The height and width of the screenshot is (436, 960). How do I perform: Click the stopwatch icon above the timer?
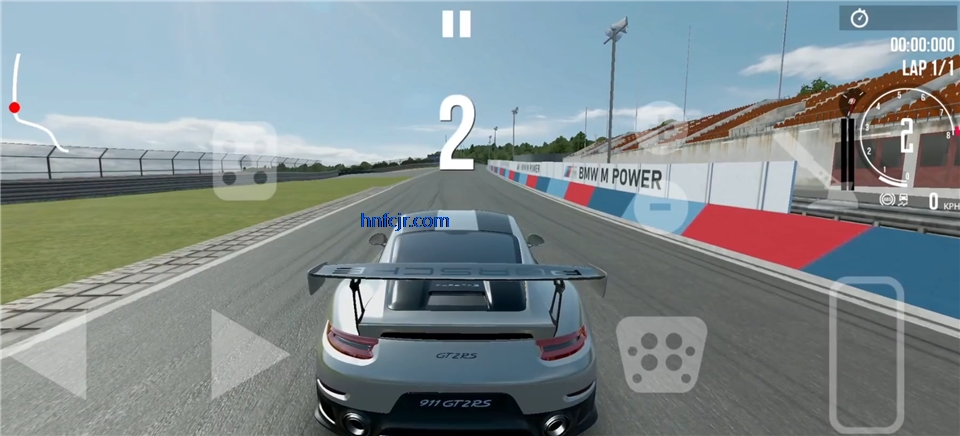coord(859,18)
